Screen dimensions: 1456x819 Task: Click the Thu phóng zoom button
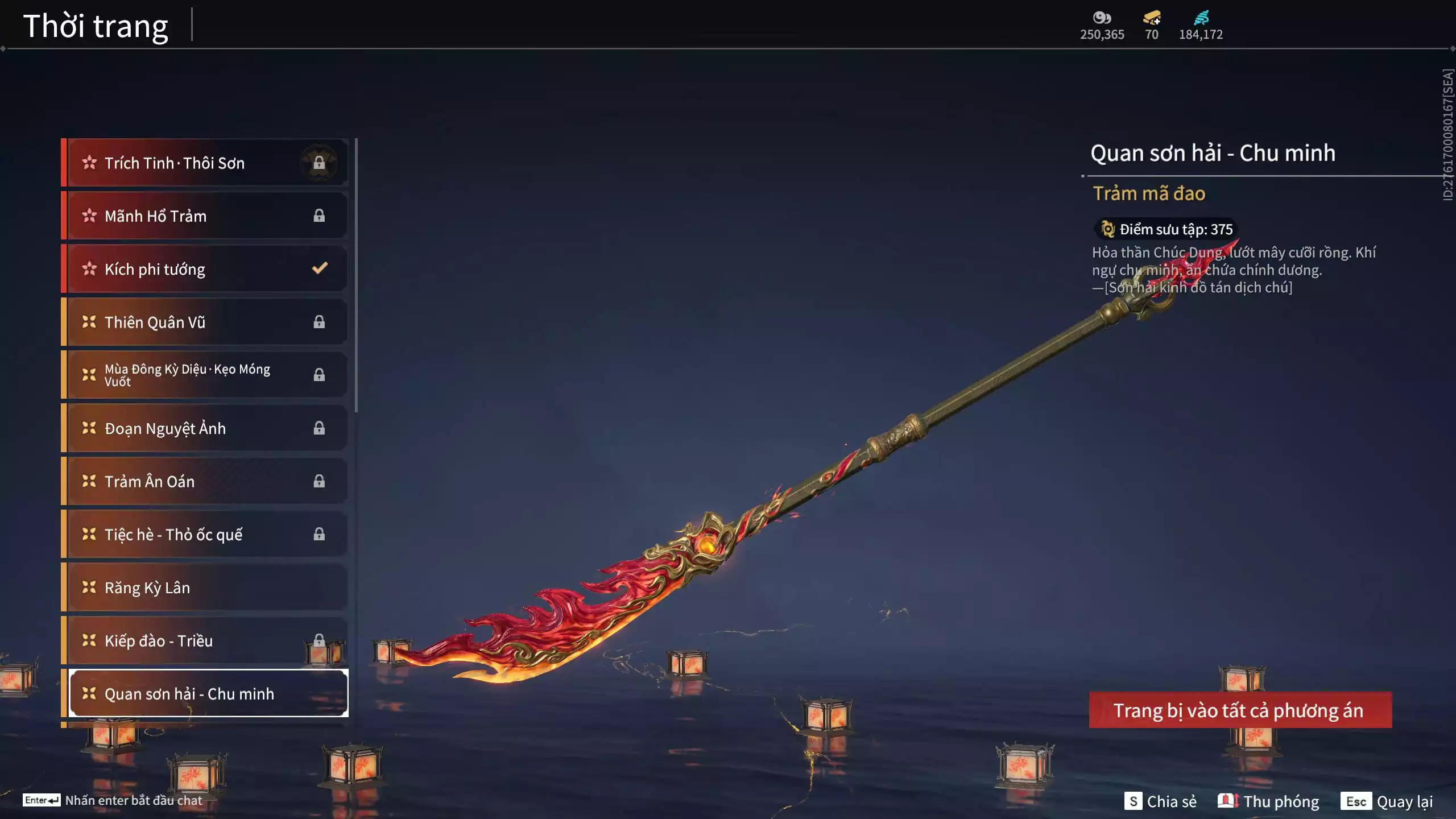(1268, 801)
